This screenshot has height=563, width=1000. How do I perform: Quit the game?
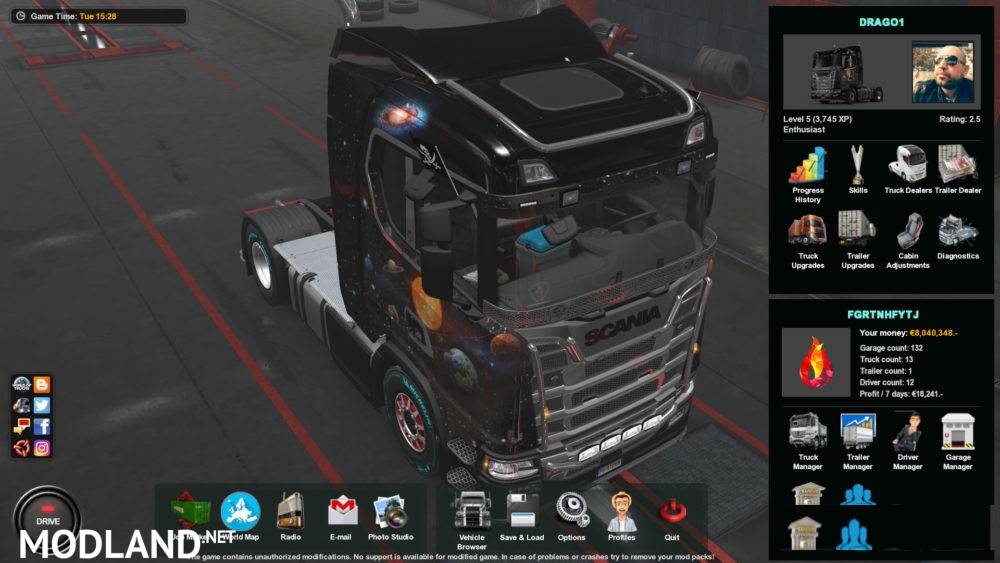671,512
